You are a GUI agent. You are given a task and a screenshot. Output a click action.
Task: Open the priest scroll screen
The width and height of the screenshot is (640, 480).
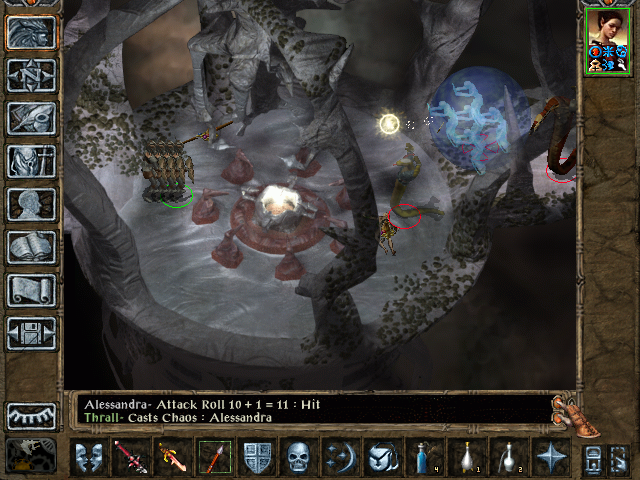click(31, 291)
